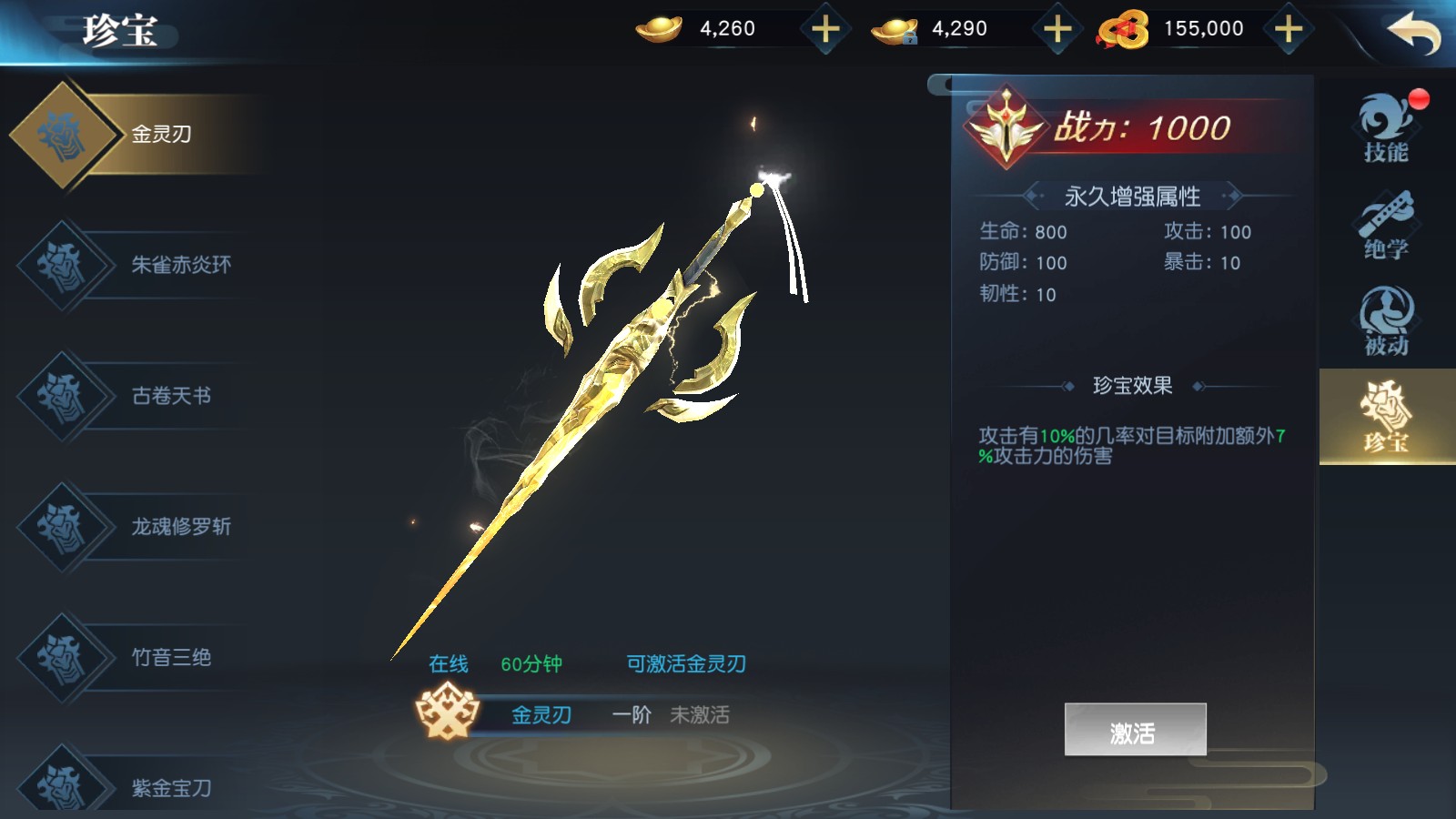Image resolution: width=1456 pixels, height=819 pixels.
Task: Switch to the 技能 skills tab
Action: (1386, 128)
